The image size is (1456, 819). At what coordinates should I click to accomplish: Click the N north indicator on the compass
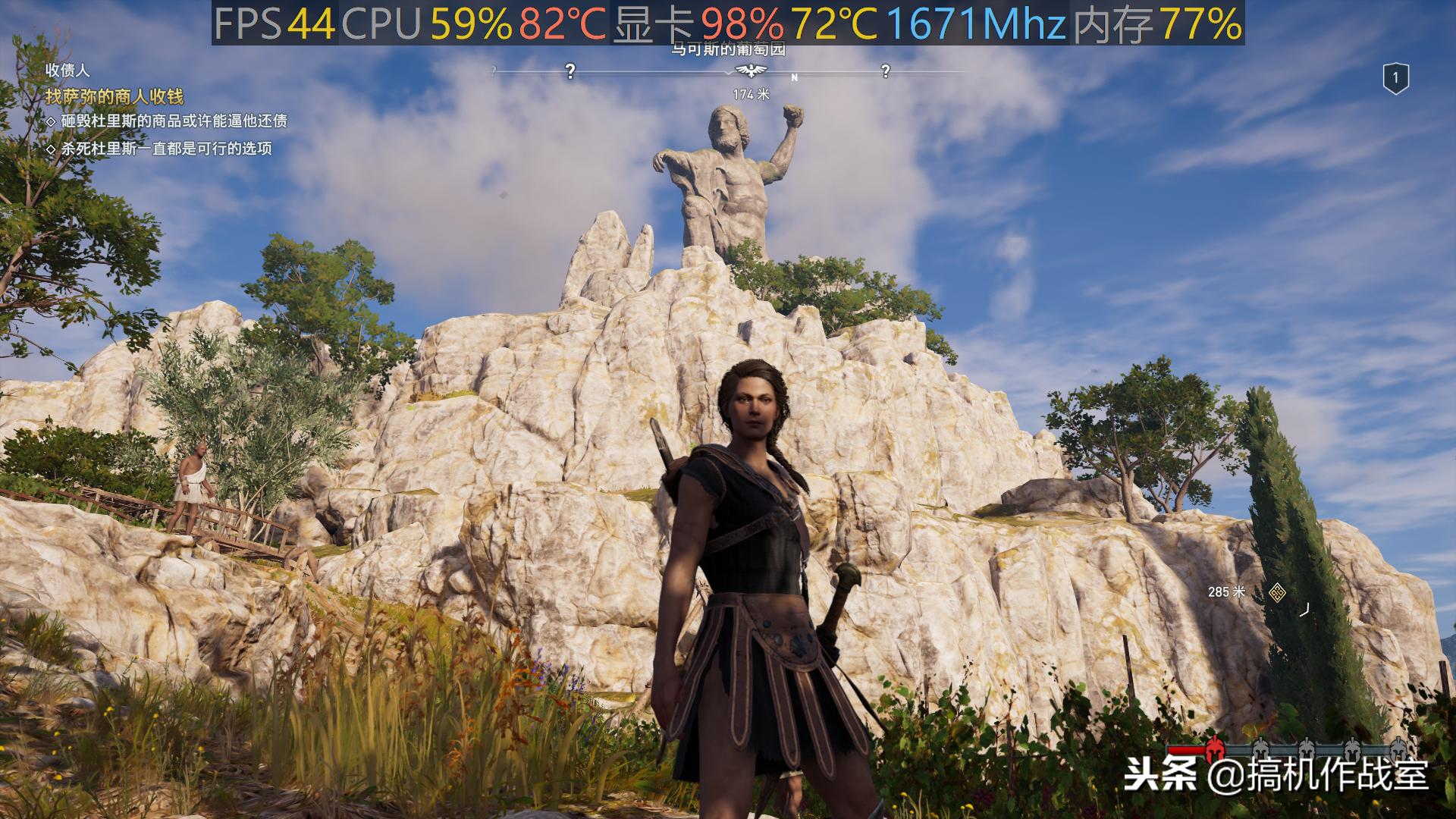(795, 77)
